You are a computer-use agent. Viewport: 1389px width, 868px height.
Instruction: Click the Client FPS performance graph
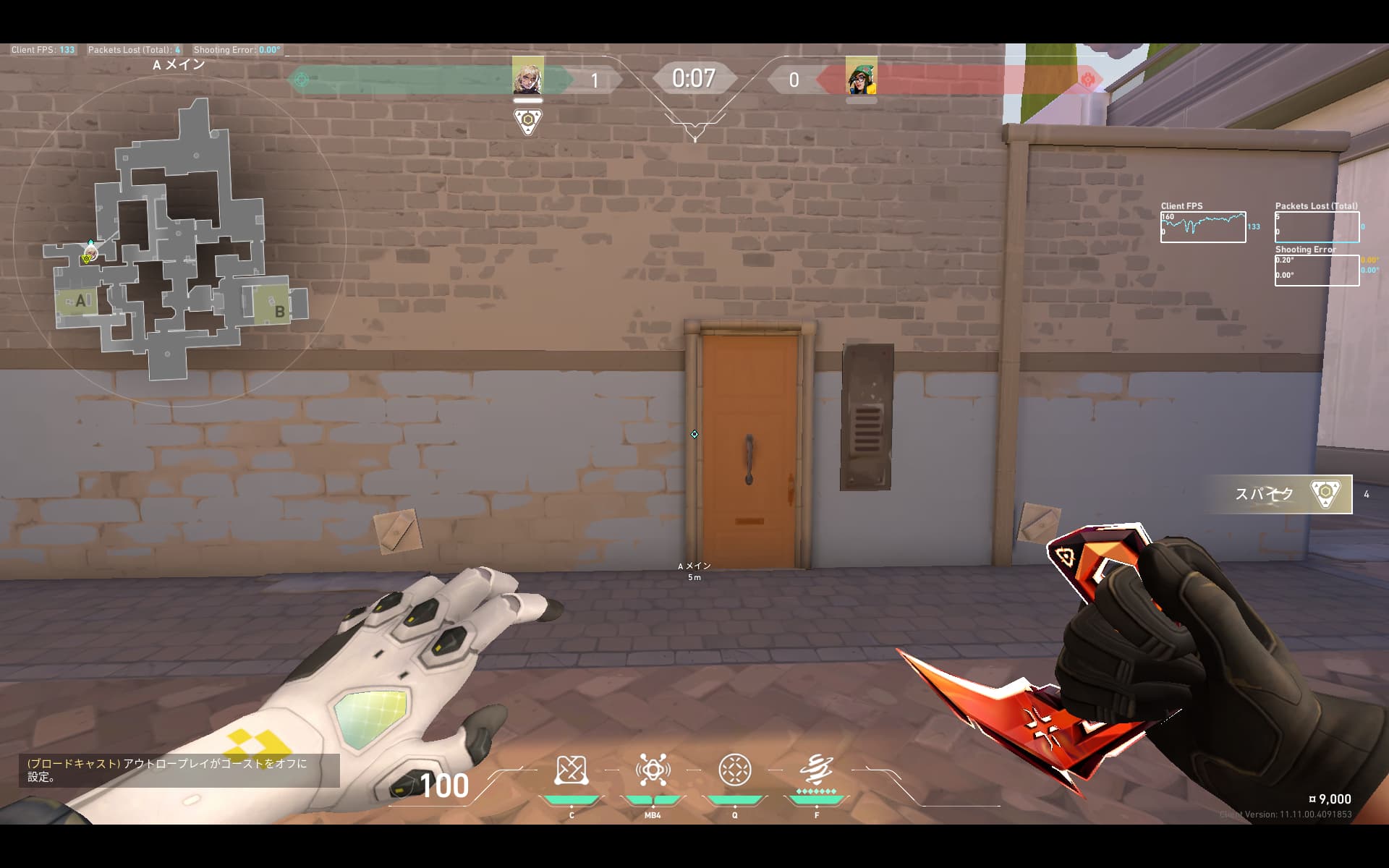point(1203,227)
